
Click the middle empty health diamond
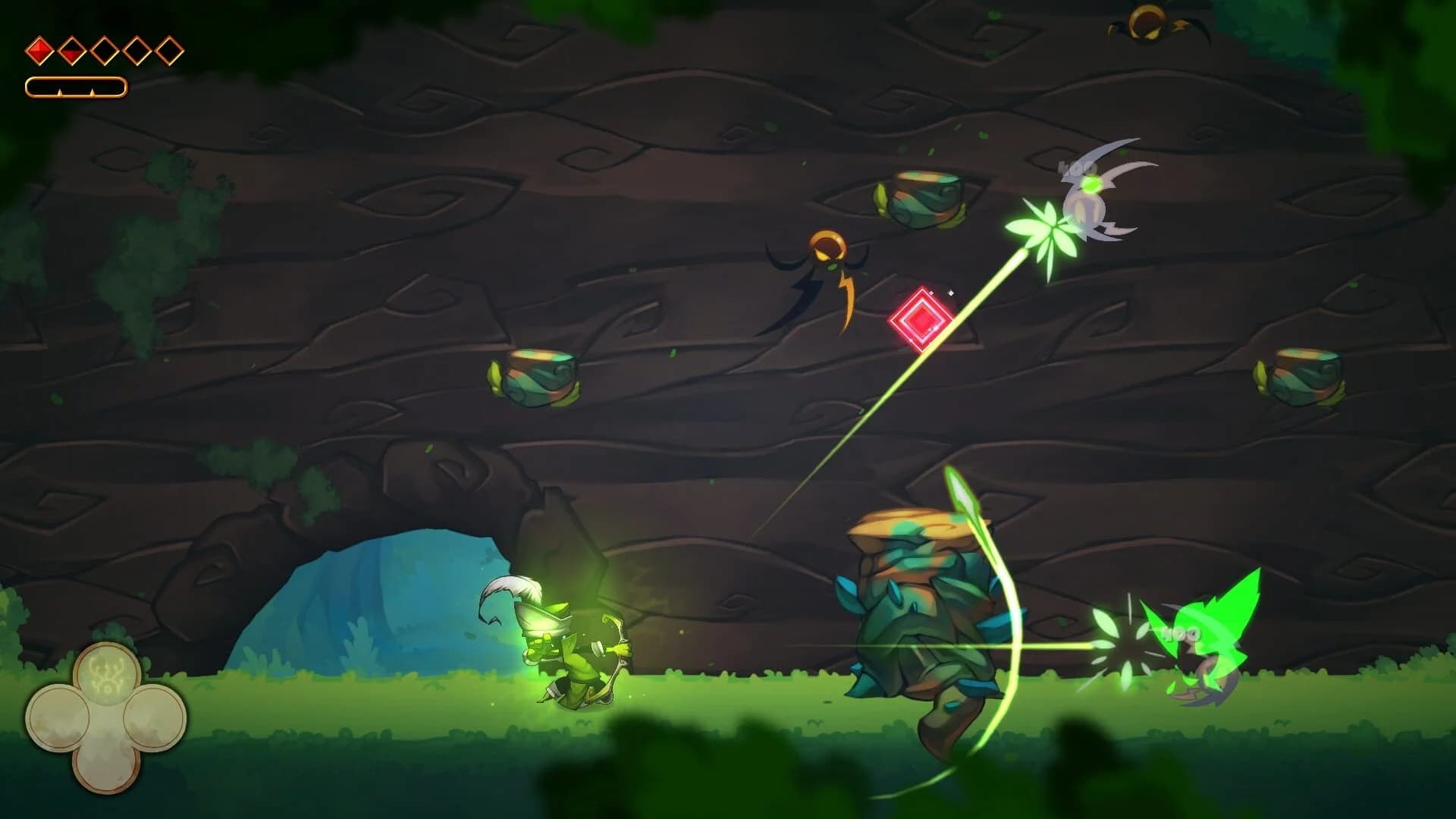(104, 51)
